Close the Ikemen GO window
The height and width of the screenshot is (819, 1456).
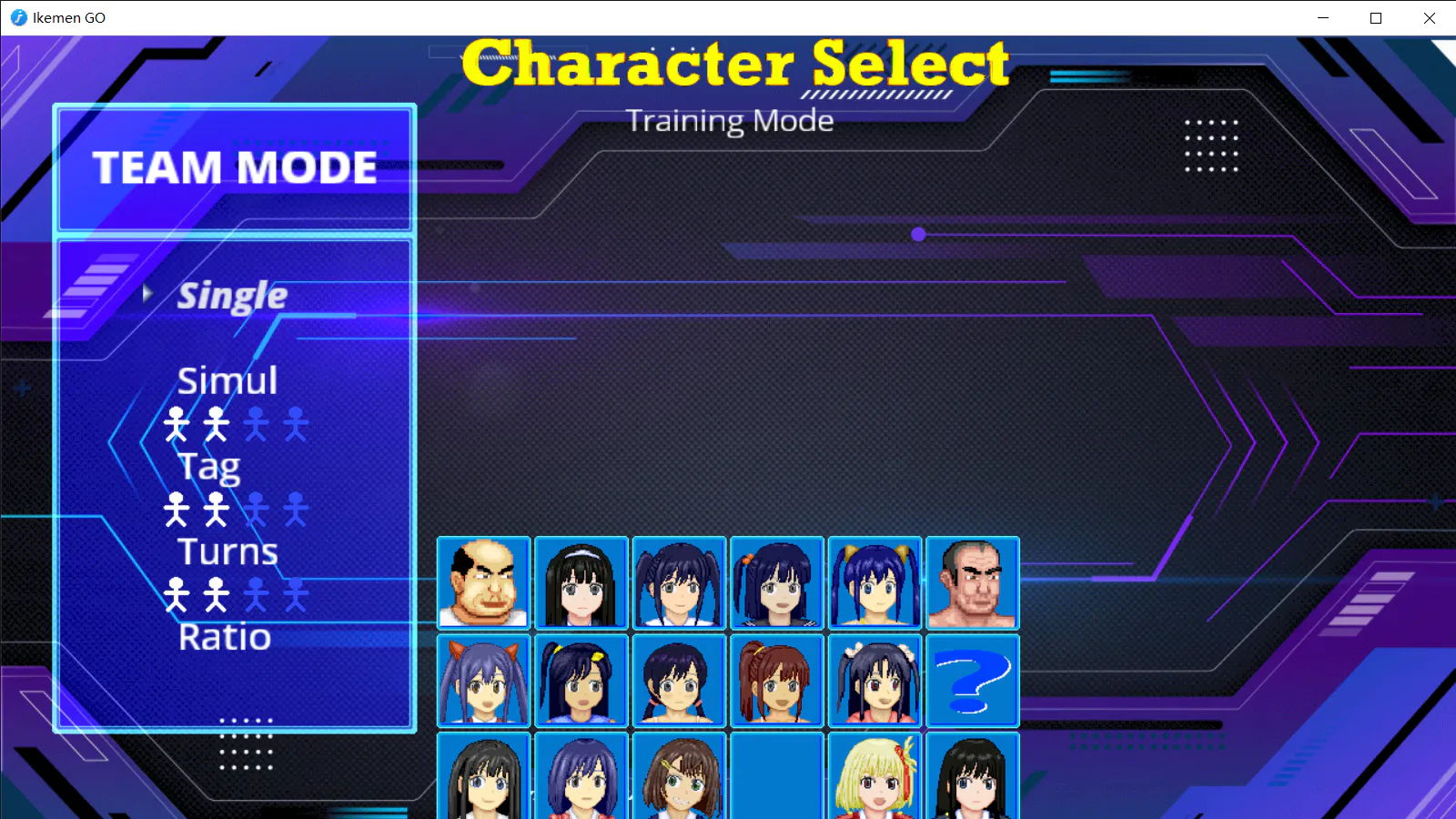(1429, 18)
